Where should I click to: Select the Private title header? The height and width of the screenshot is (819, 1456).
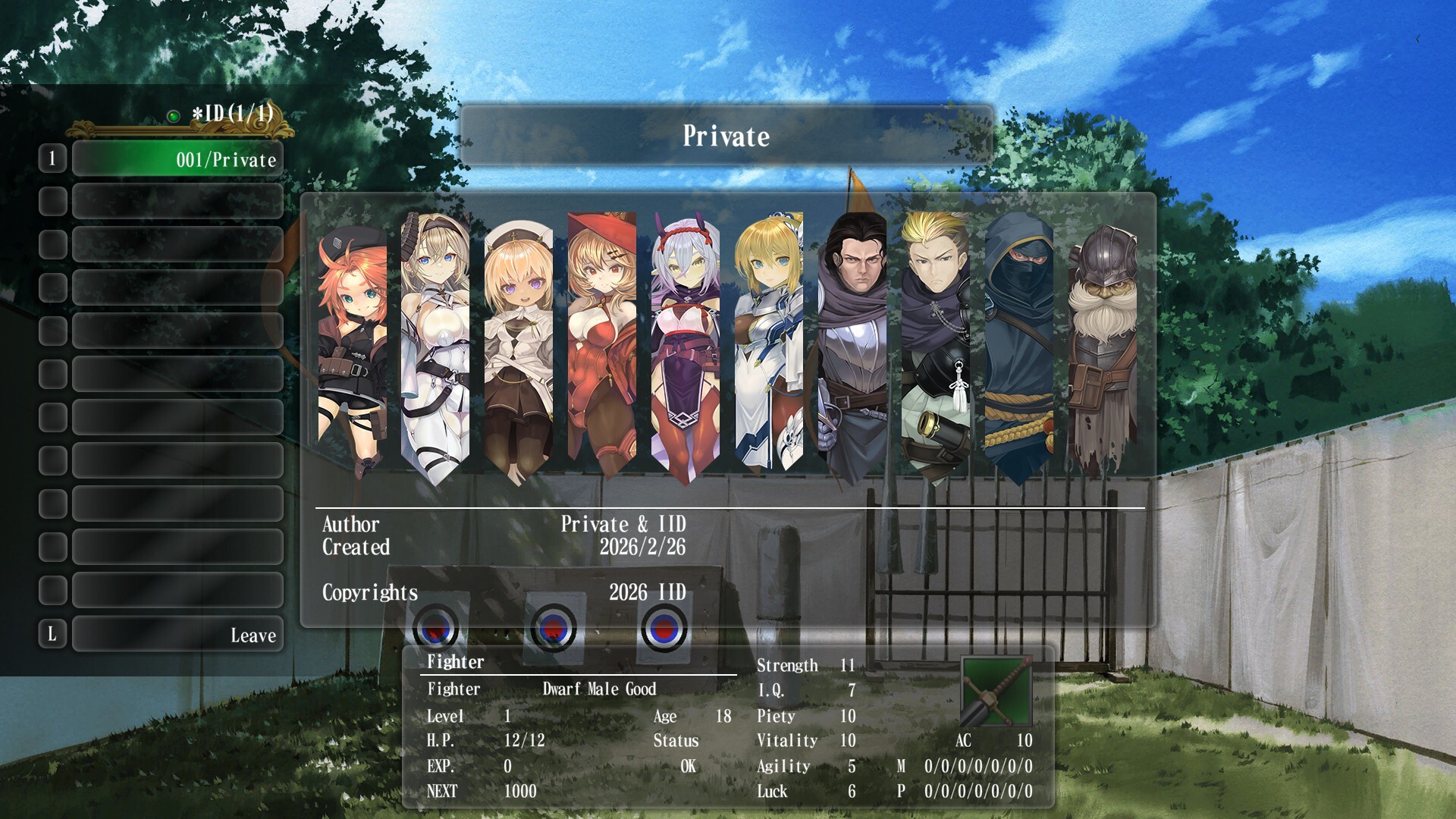pyautogui.click(x=726, y=136)
